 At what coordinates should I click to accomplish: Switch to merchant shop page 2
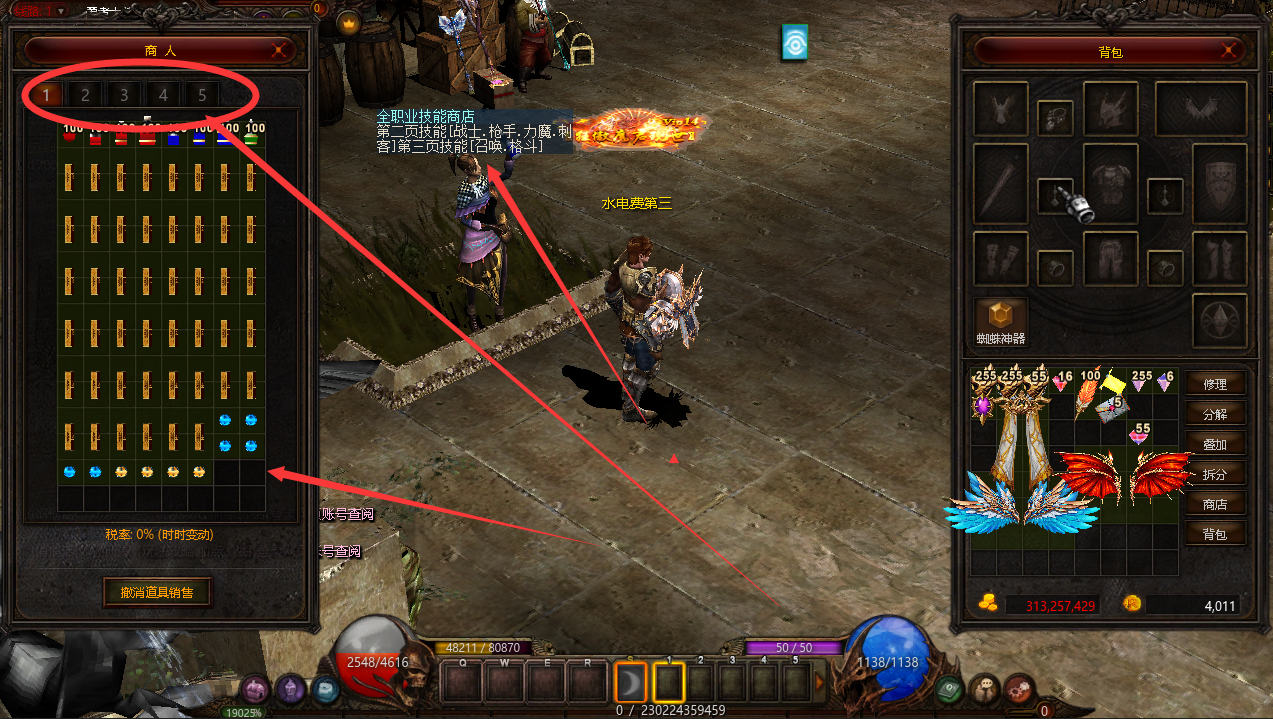point(85,95)
